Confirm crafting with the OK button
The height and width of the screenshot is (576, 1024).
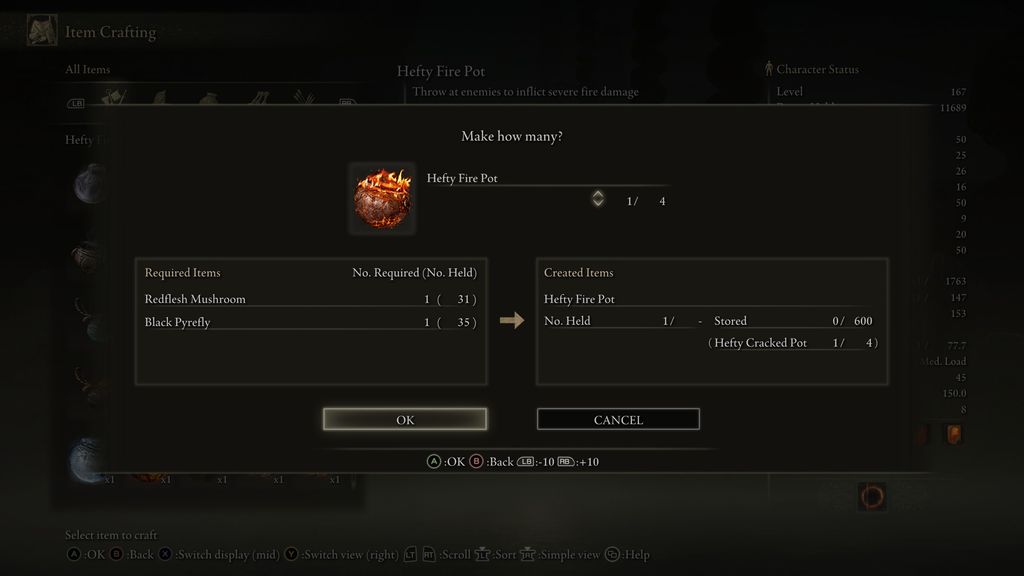(x=405, y=420)
